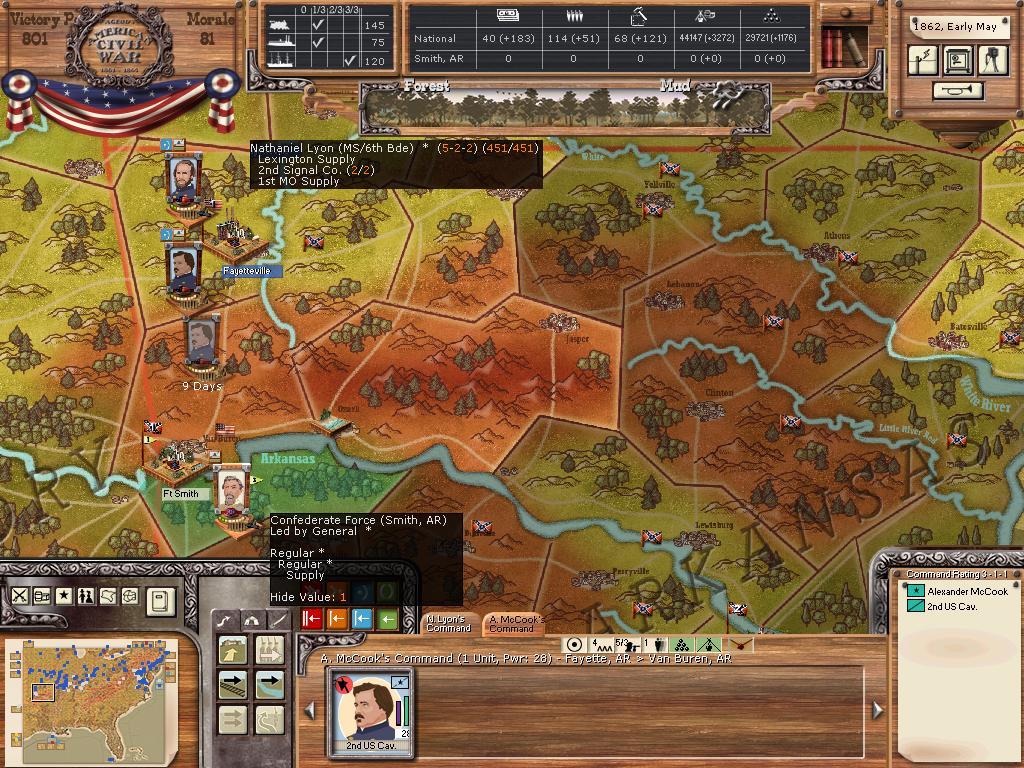
Task: Select Alexander McCook in the command list
Action: pos(967,592)
